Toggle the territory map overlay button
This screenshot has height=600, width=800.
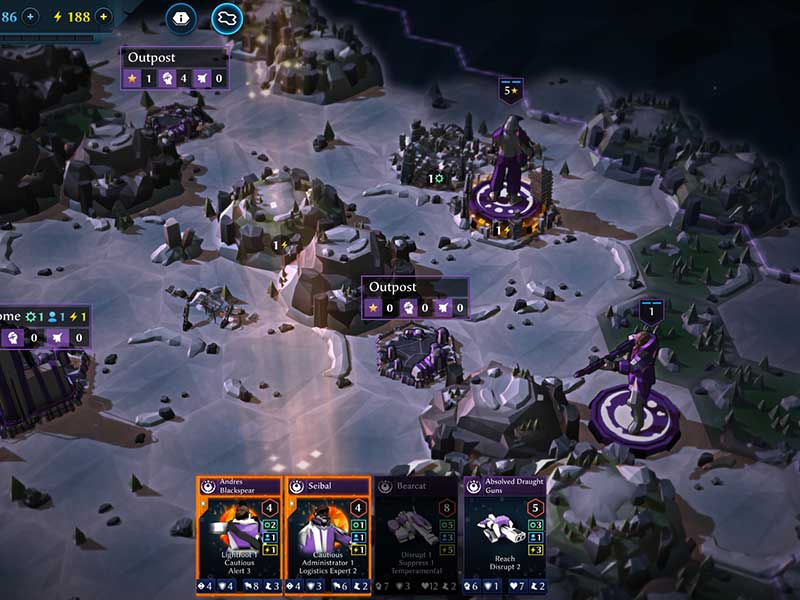(227, 17)
